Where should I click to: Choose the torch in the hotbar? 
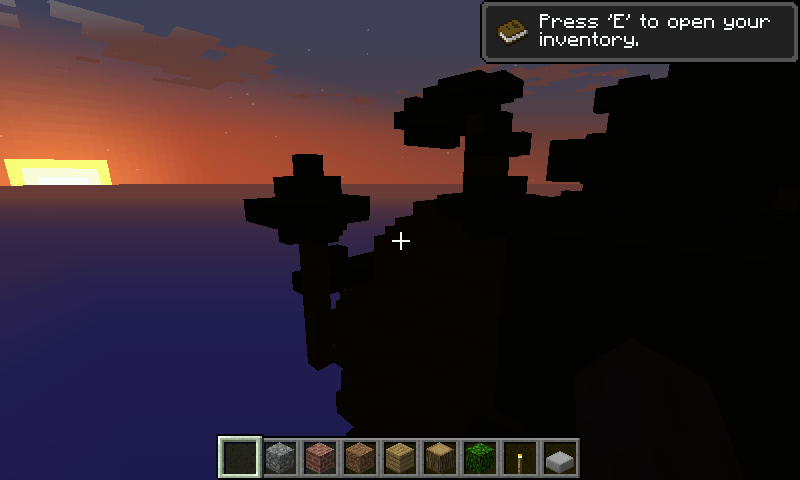520,458
